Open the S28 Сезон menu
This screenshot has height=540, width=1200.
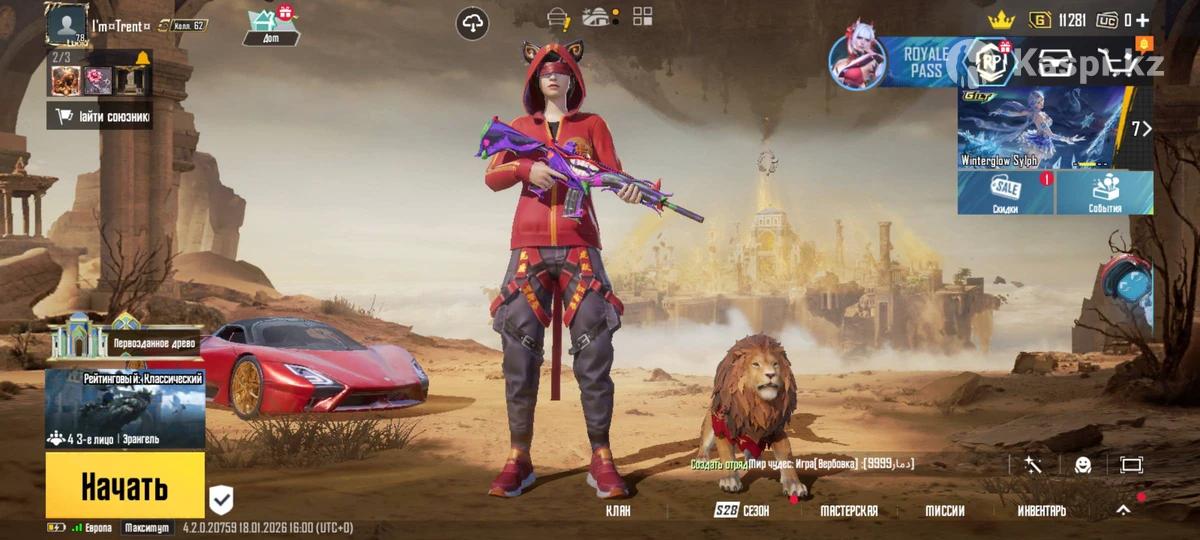742,511
